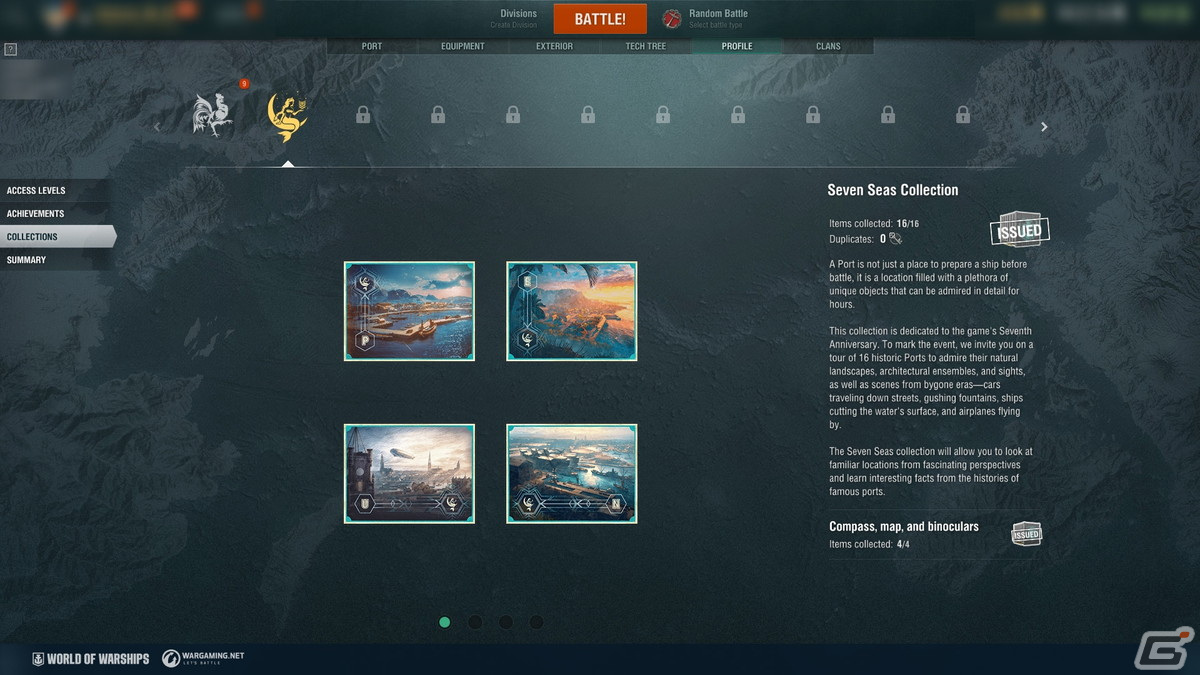Show the Tech Tree tab
The image size is (1200, 675).
point(645,46)
